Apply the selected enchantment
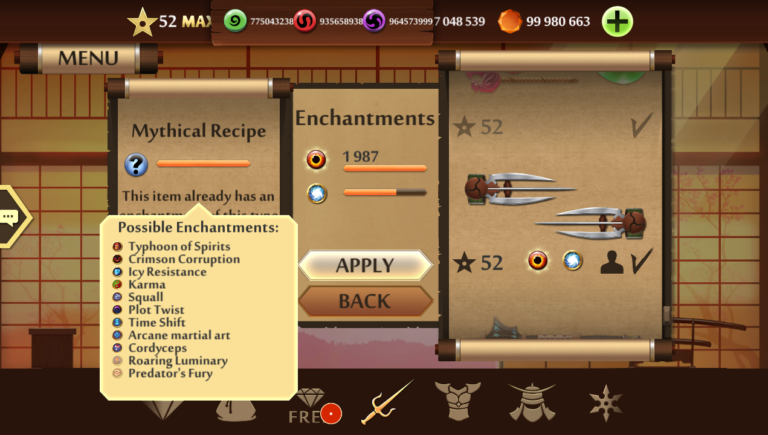This screenshot has height=435, width=768. (365, 265)
